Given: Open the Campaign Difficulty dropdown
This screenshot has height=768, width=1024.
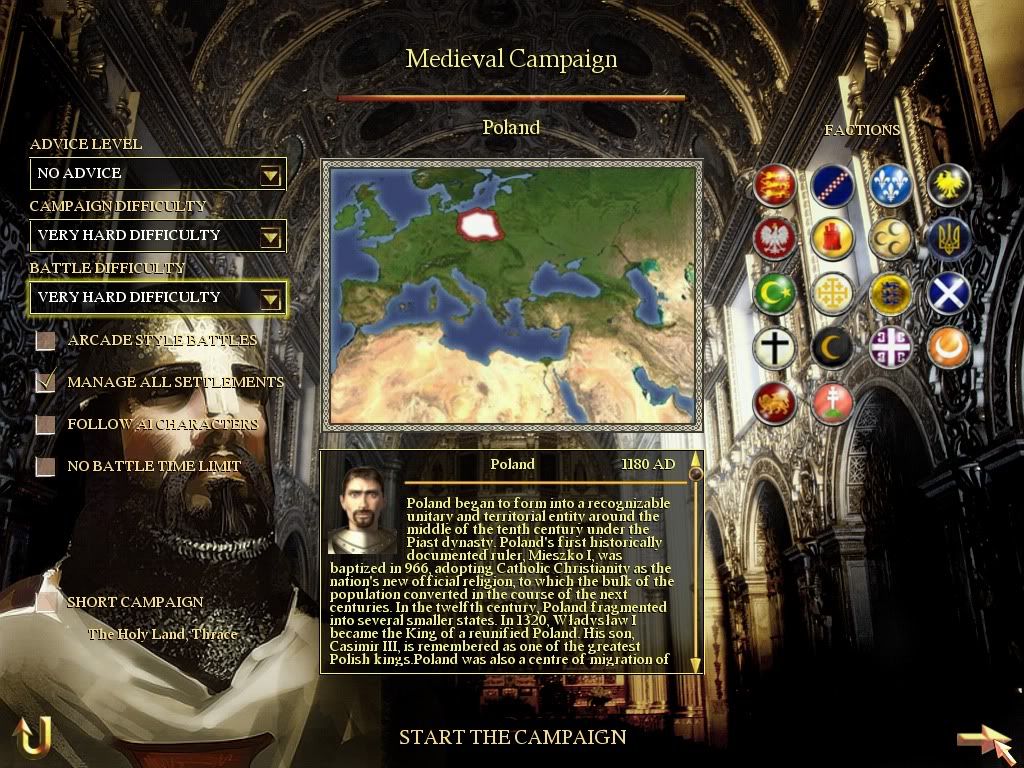Looking at the screenshot, I should (270, 237).
